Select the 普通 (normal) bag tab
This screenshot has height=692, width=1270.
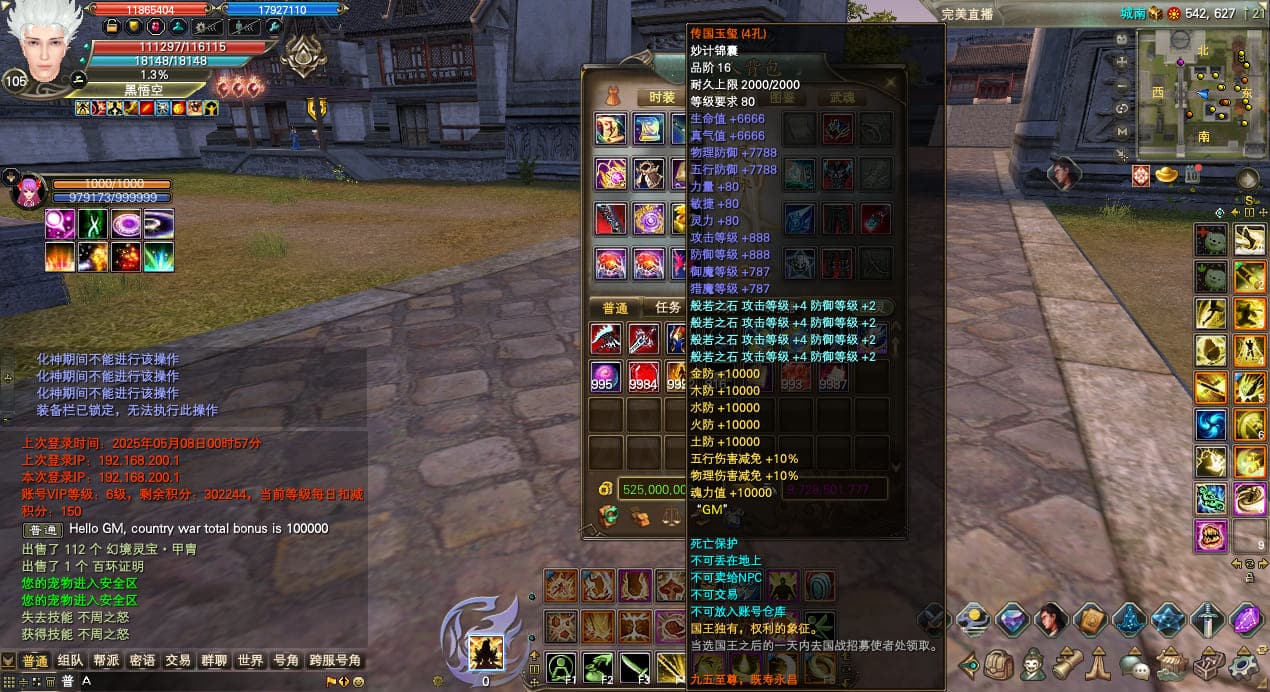pyautogui.click(x=615, y=308)
